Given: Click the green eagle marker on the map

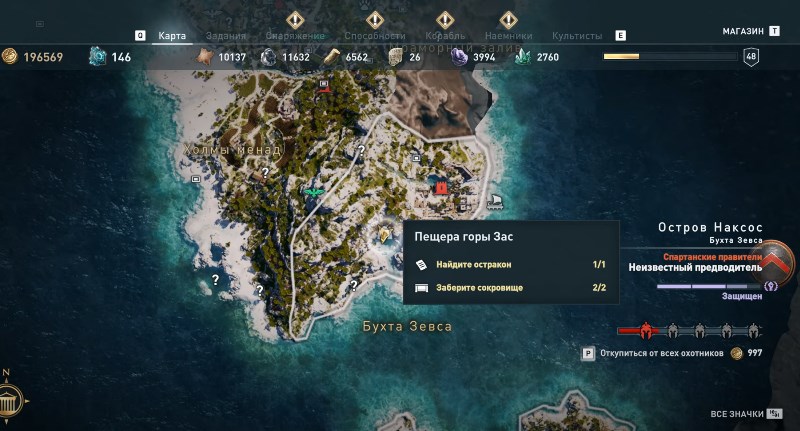Looking at the screenshot, I should [313, 190].
